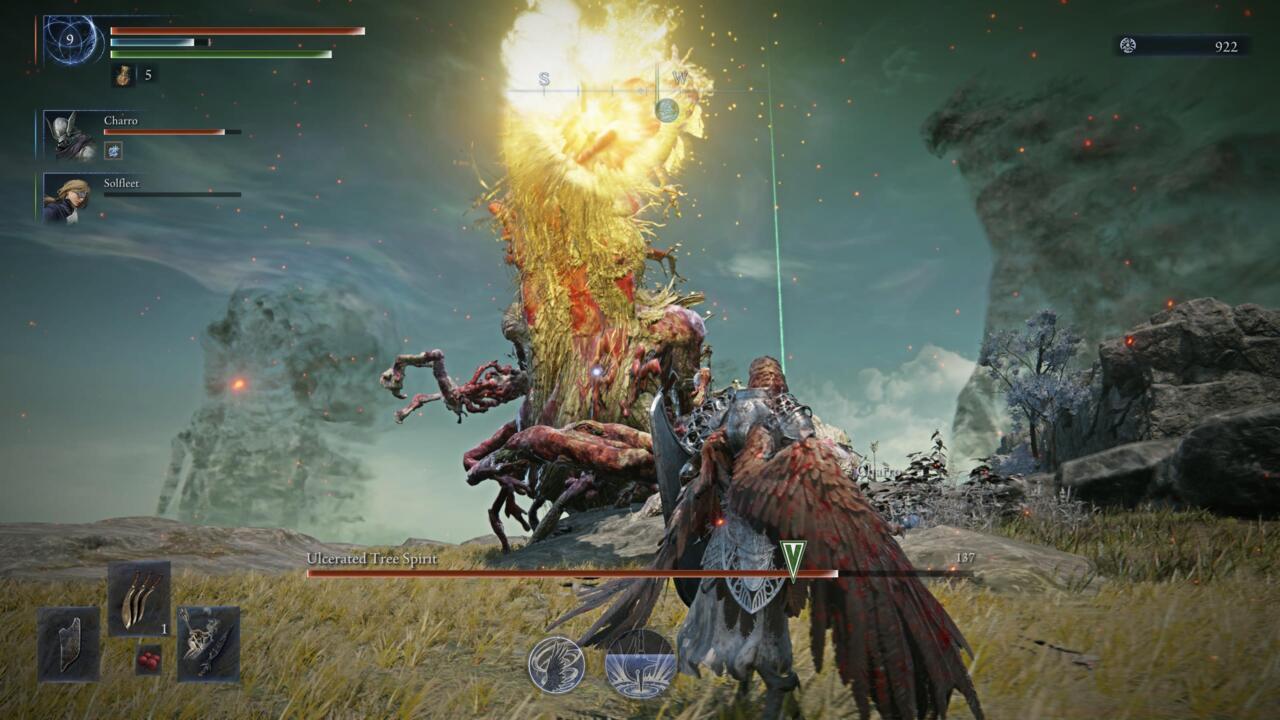Click the S marker on the compass
Screen dimensions: 1280x720
click(543, 78)
